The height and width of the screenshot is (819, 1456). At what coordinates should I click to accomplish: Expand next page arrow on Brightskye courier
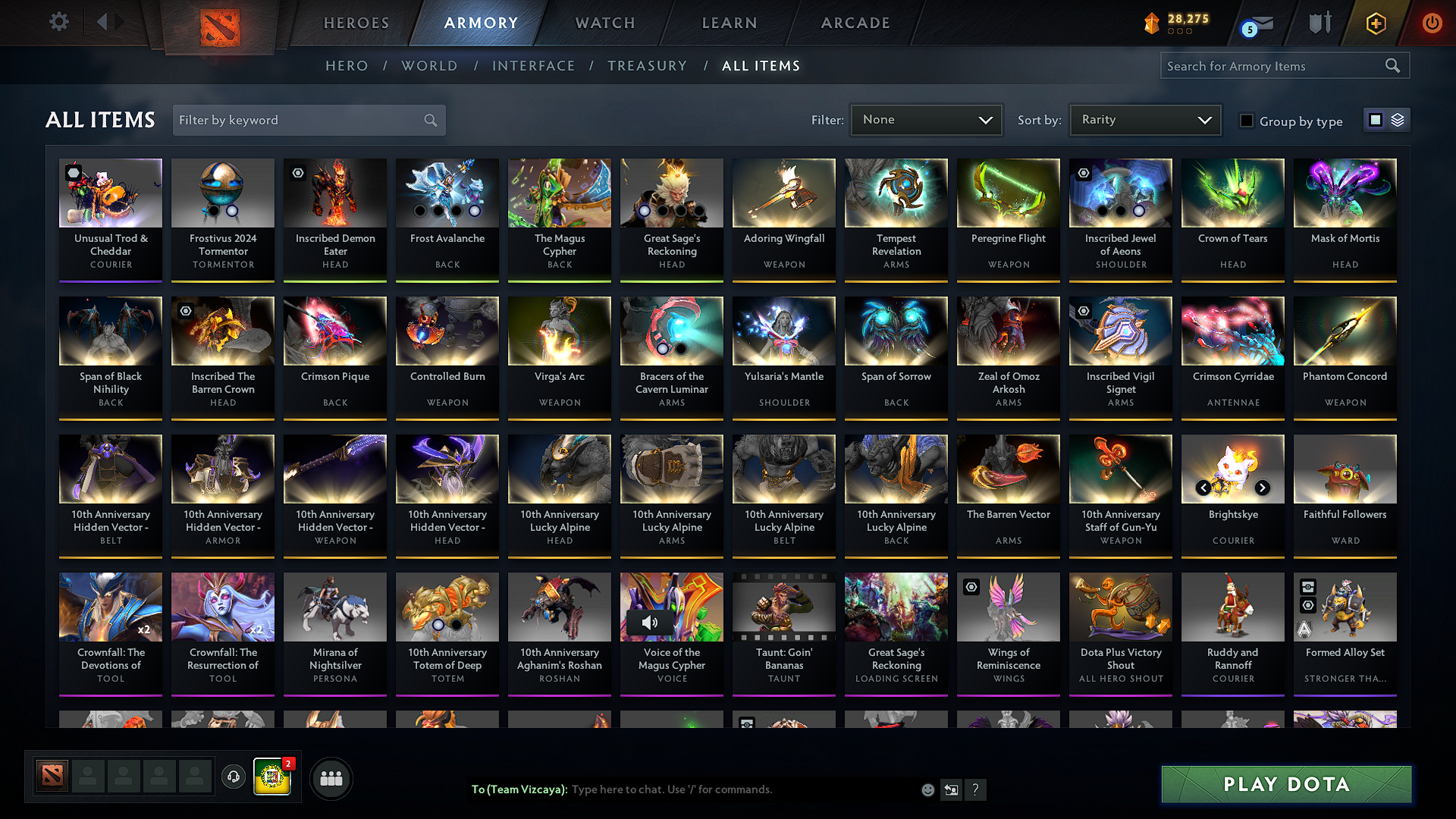click(1263, 488)
